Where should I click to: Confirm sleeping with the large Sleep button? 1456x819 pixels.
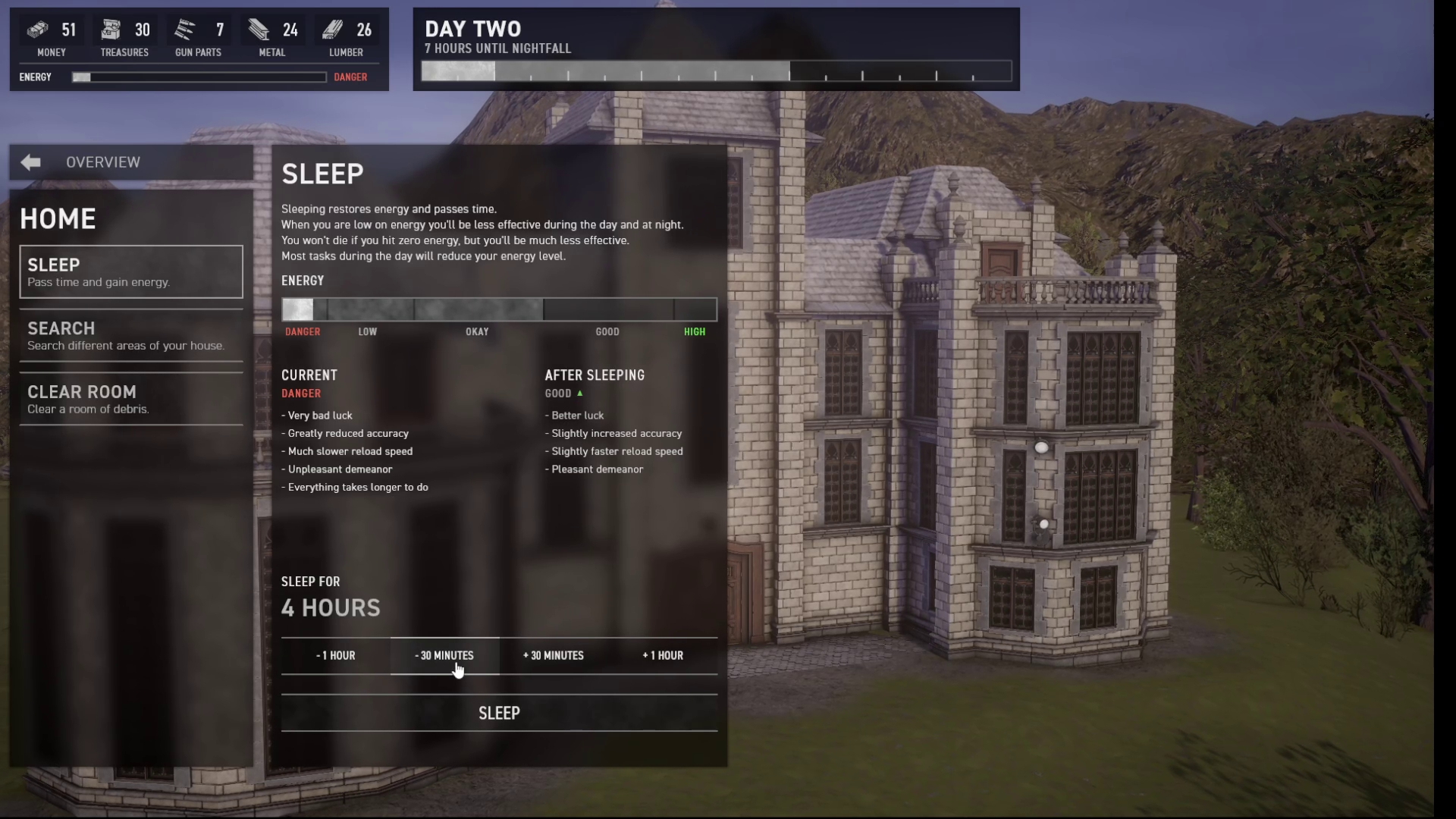499,714
